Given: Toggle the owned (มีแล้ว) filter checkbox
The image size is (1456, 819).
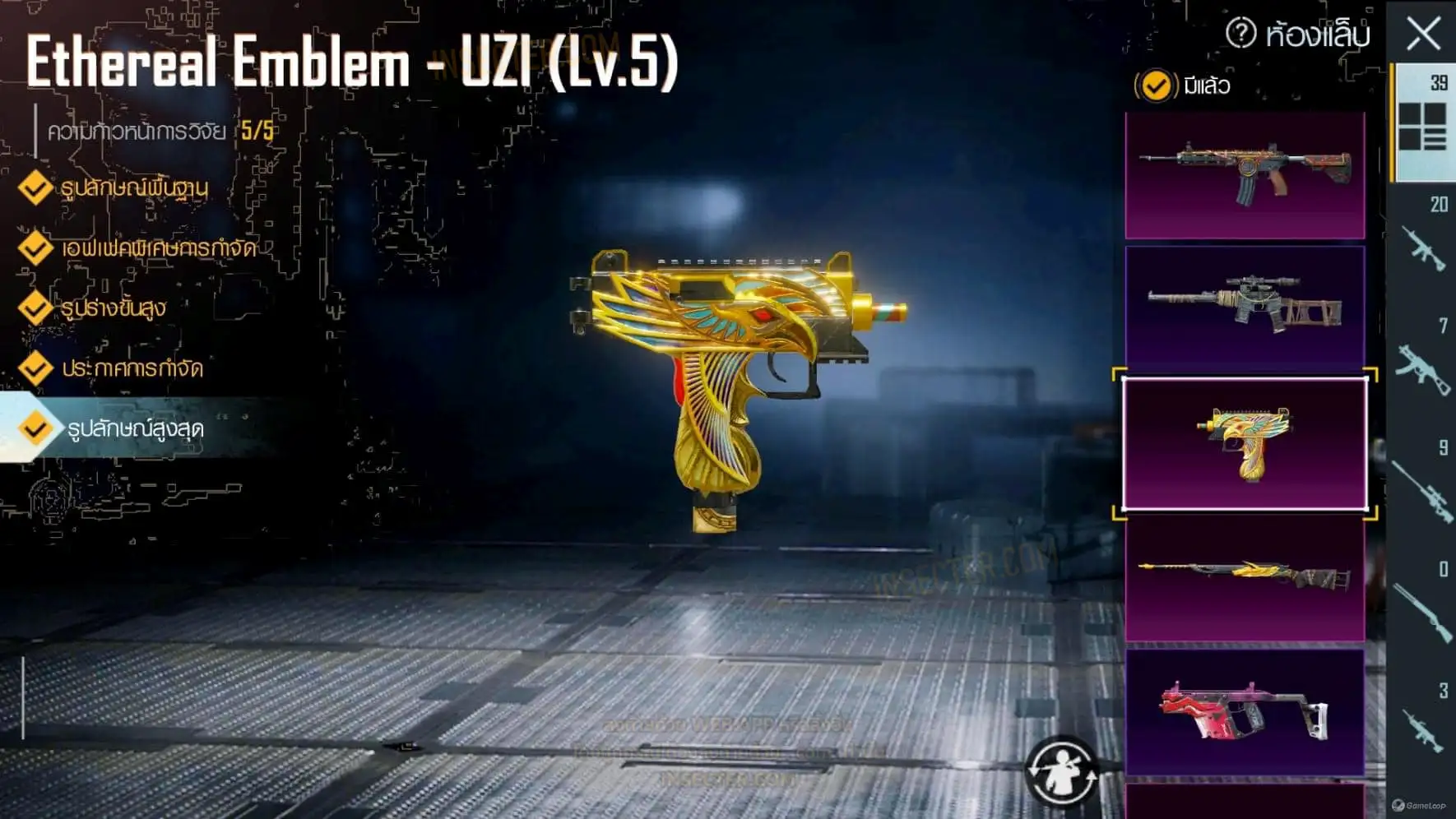Looking at the screenshot, I should pos(1156,86).
